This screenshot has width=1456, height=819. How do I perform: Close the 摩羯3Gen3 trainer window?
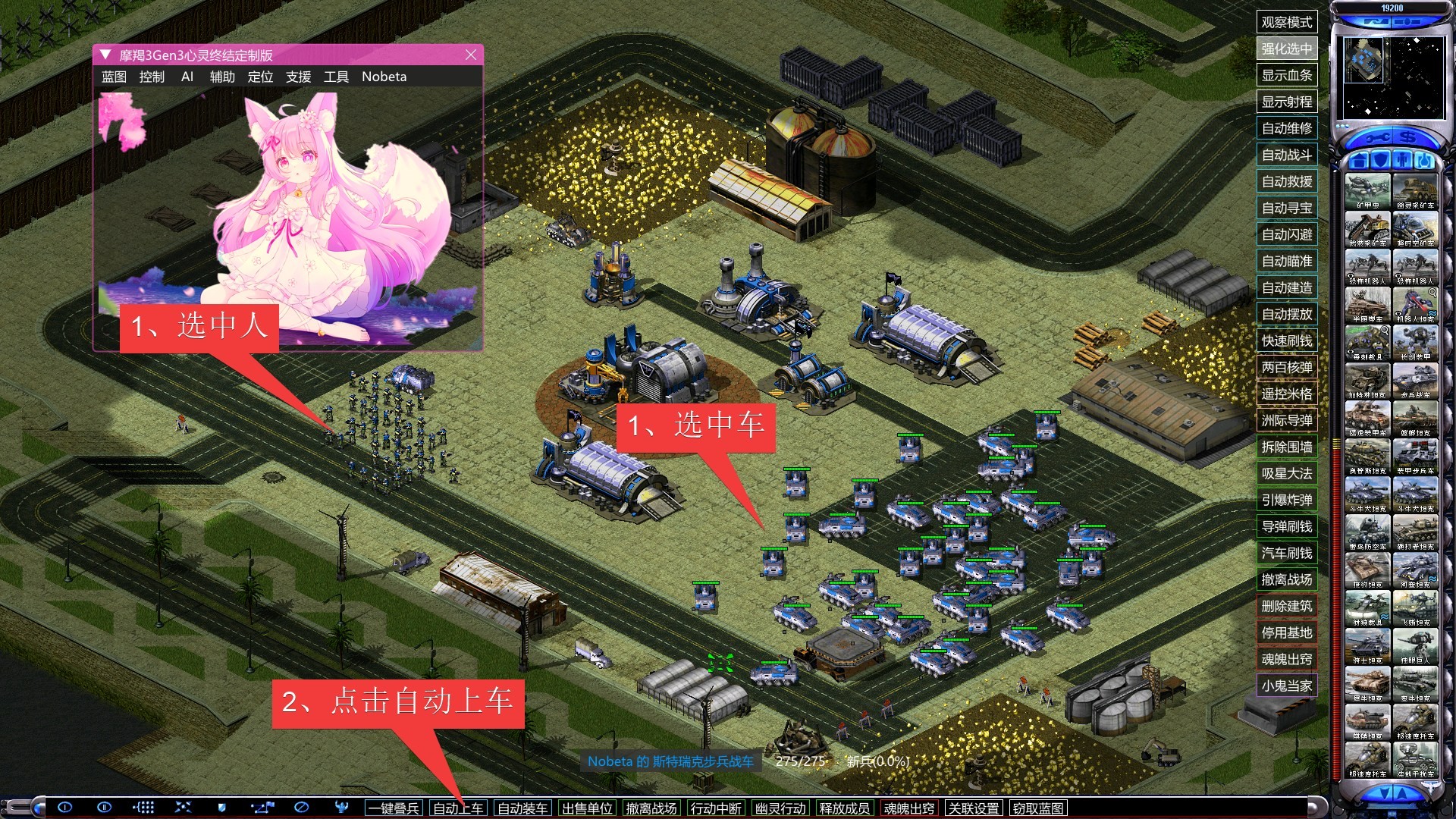(471, 55)
